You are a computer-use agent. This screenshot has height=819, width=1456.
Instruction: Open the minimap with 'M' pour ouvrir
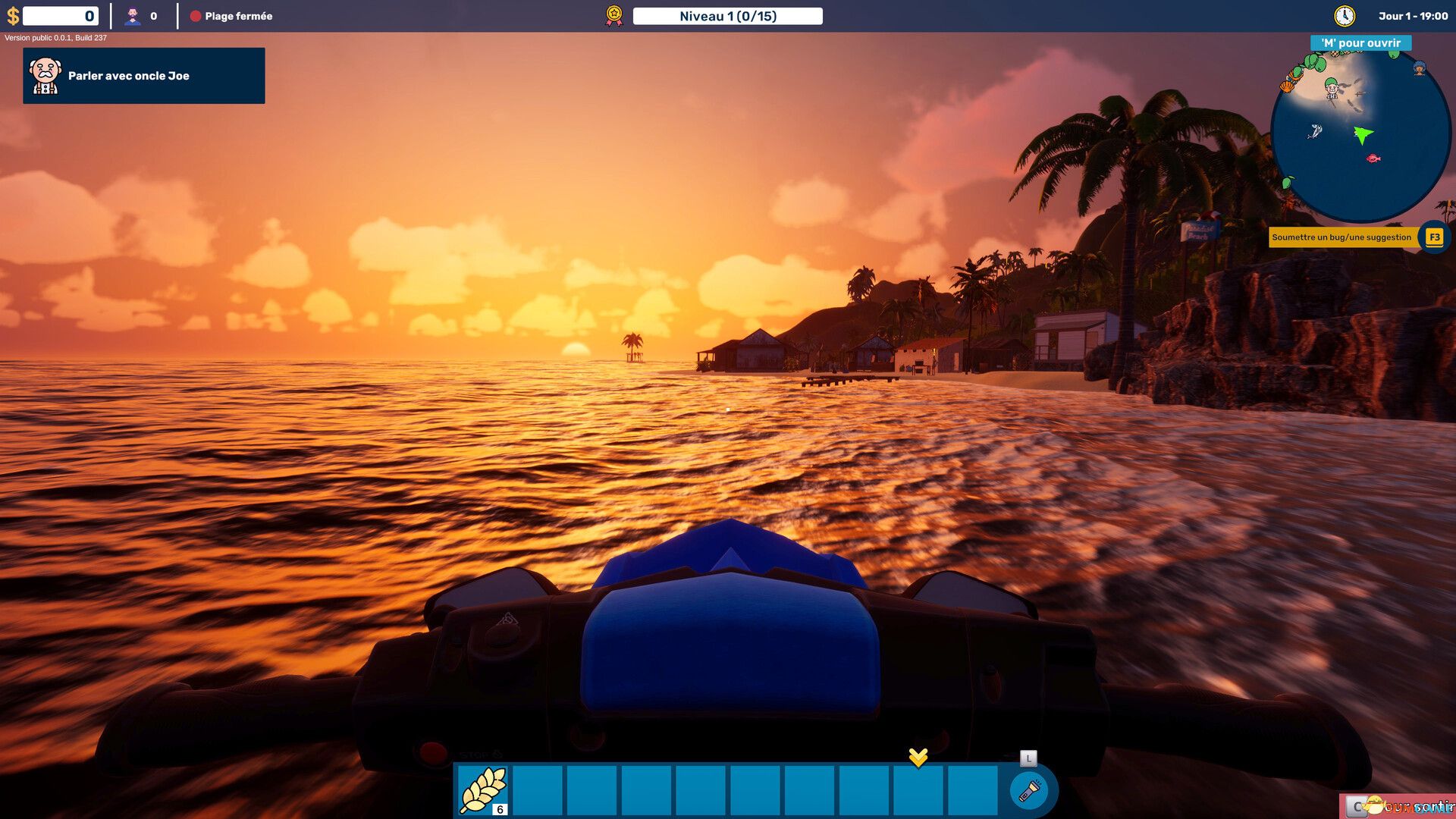tap(1360, 43)
